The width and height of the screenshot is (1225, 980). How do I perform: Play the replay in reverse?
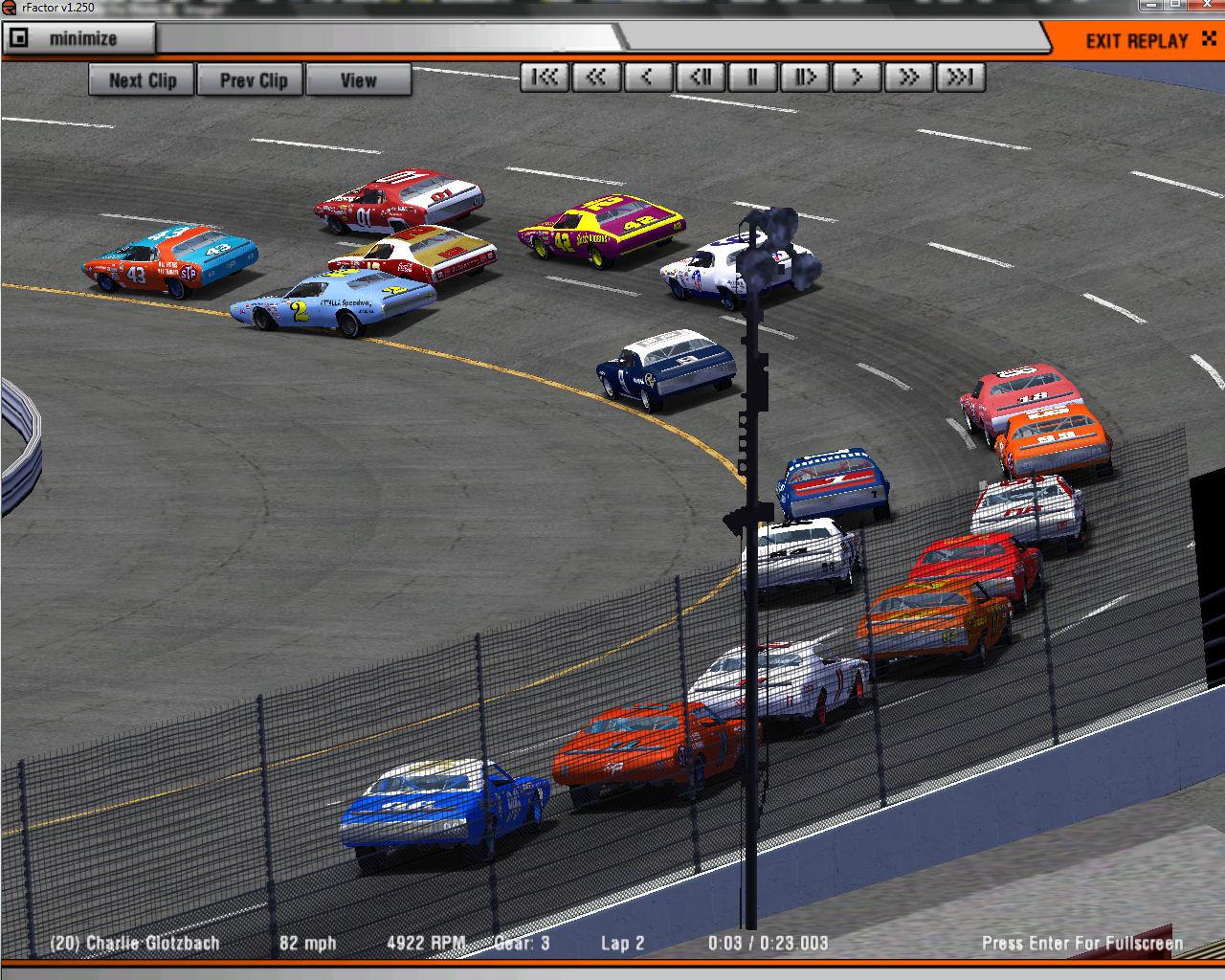pyautogui.click(x=648, y=78)
